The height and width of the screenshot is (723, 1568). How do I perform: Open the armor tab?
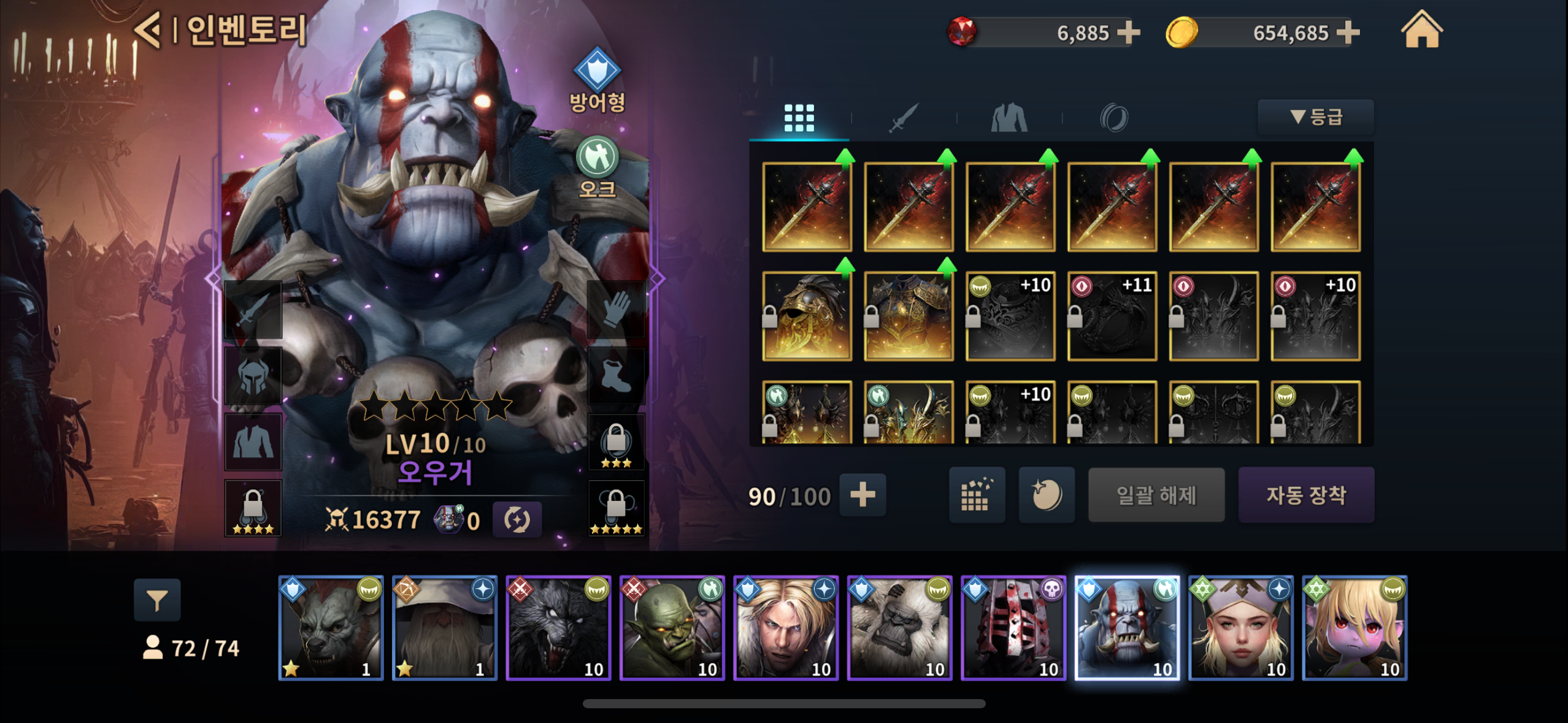coord(1009,118)
